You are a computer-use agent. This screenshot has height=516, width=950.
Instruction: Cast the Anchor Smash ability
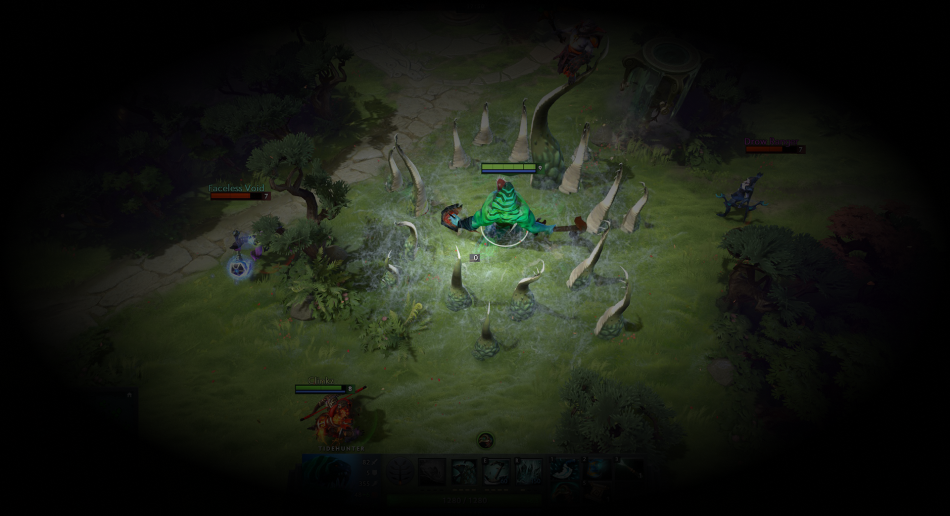coord(497,472)
